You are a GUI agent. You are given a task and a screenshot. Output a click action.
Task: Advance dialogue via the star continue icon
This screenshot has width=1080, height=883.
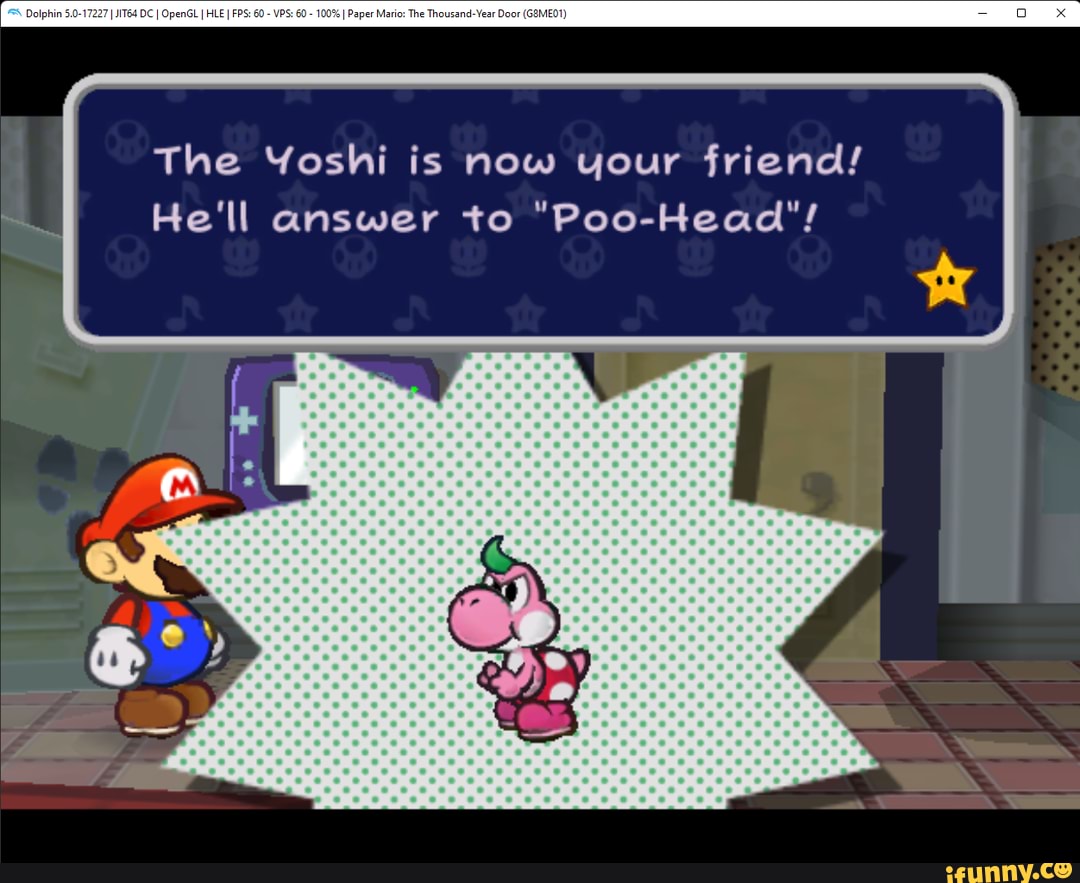944,279
